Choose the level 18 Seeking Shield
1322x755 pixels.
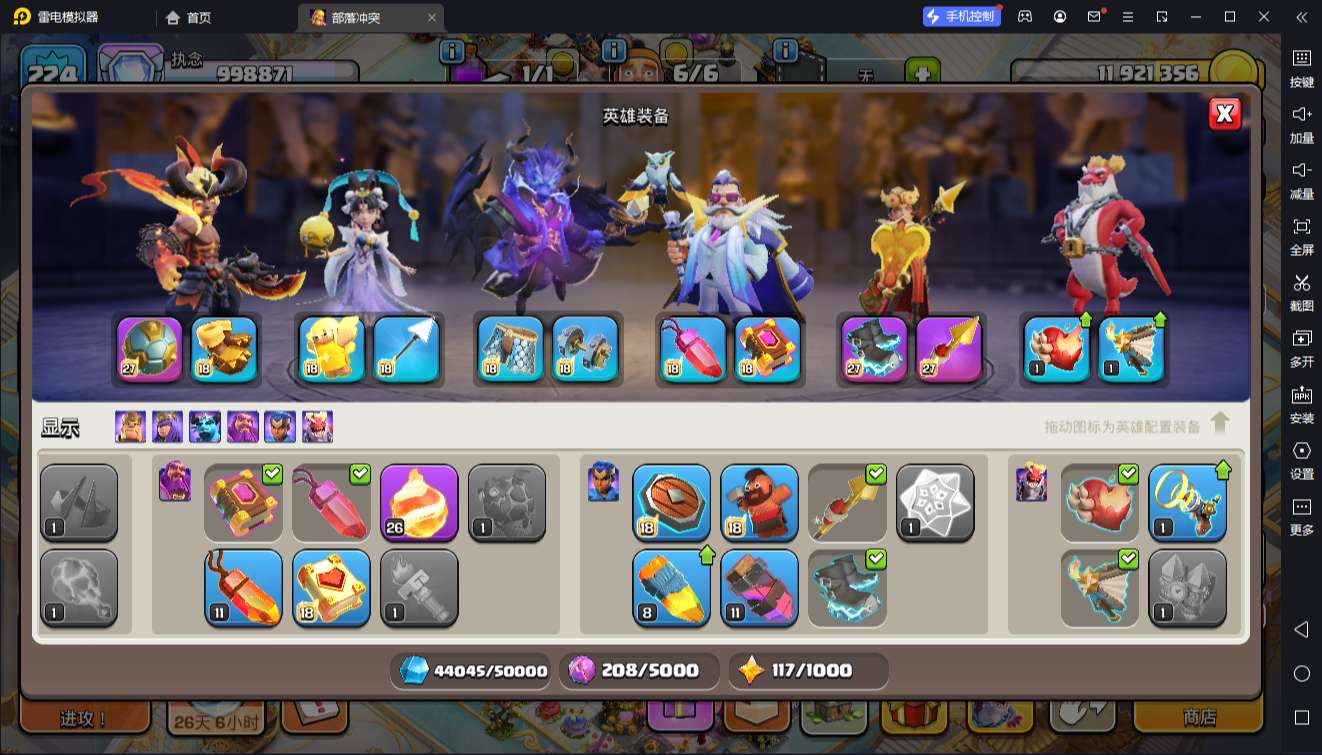[671, 502]
